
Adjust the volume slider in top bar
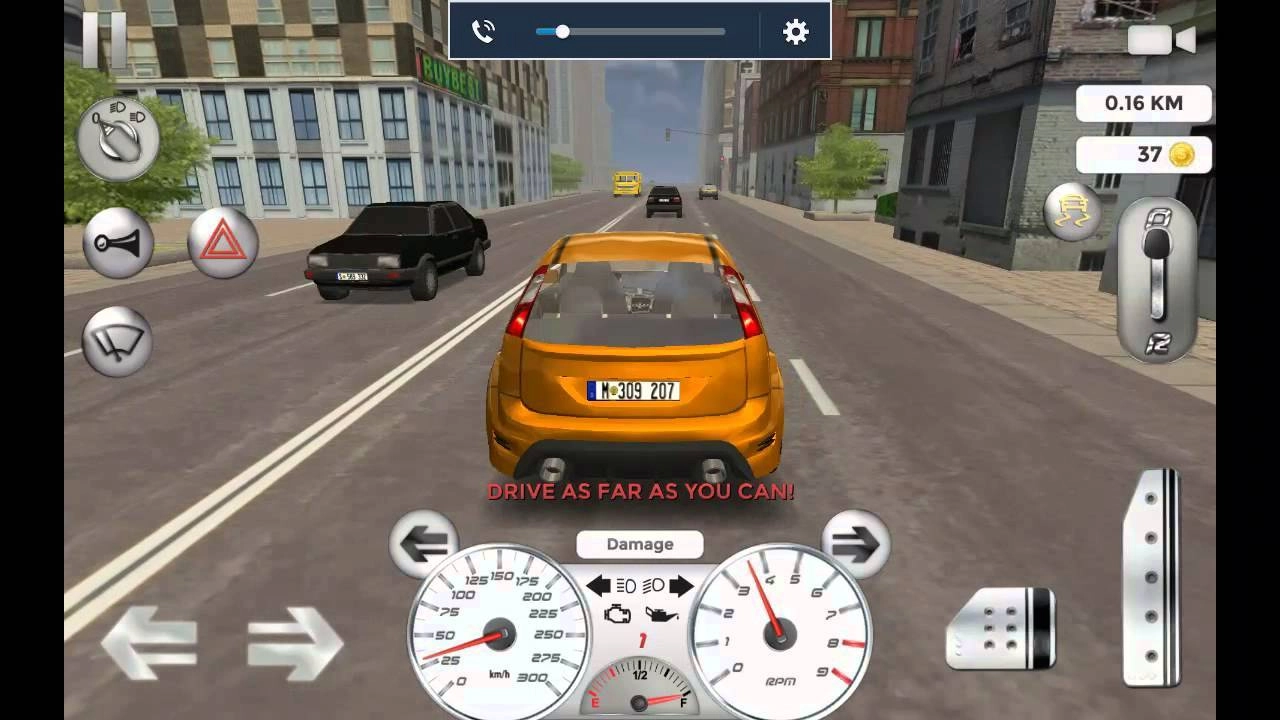click(563, 31)
